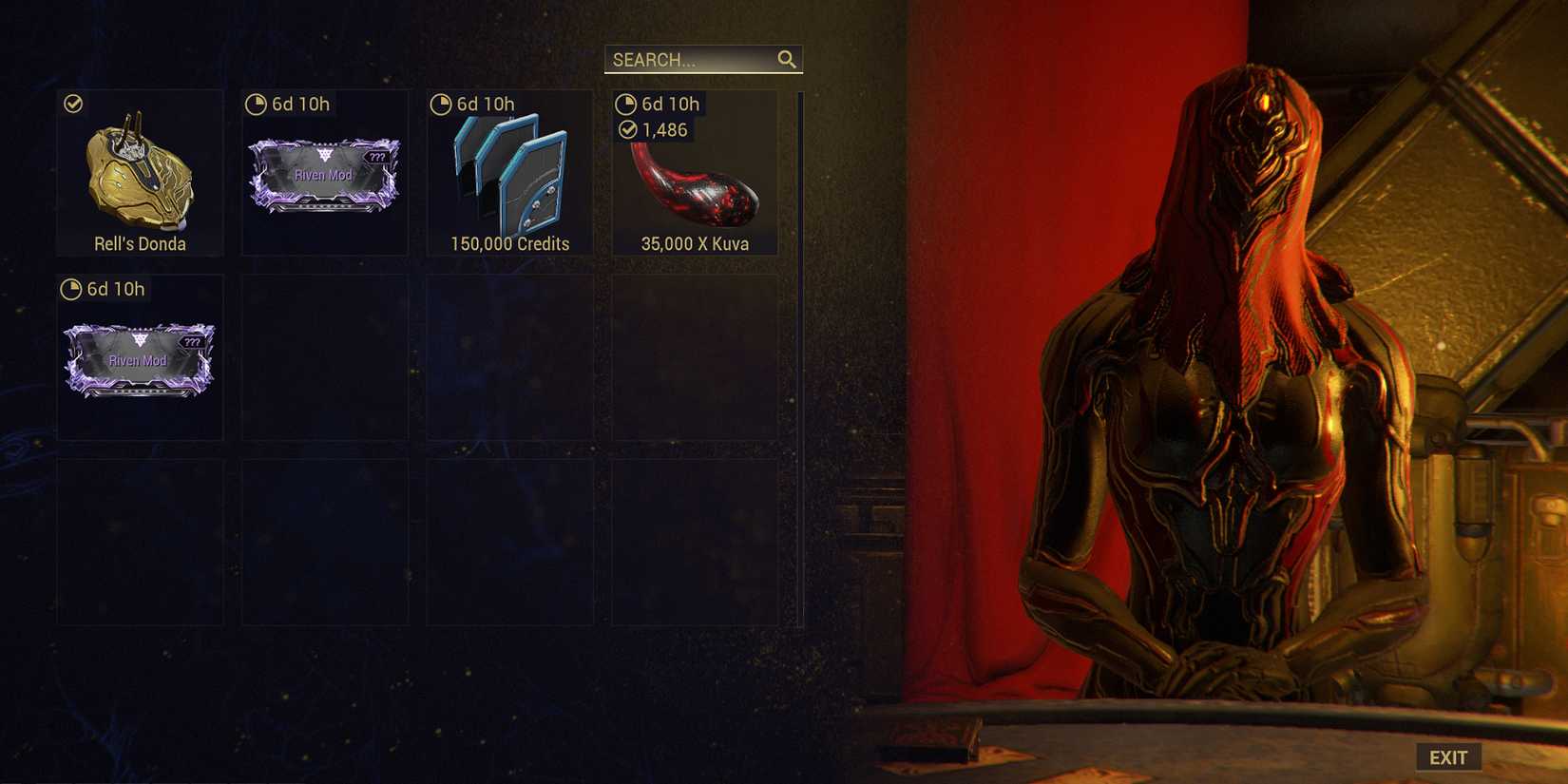
Task: Click the Riven Mod in the second row
Action: [x=139, y=359]
